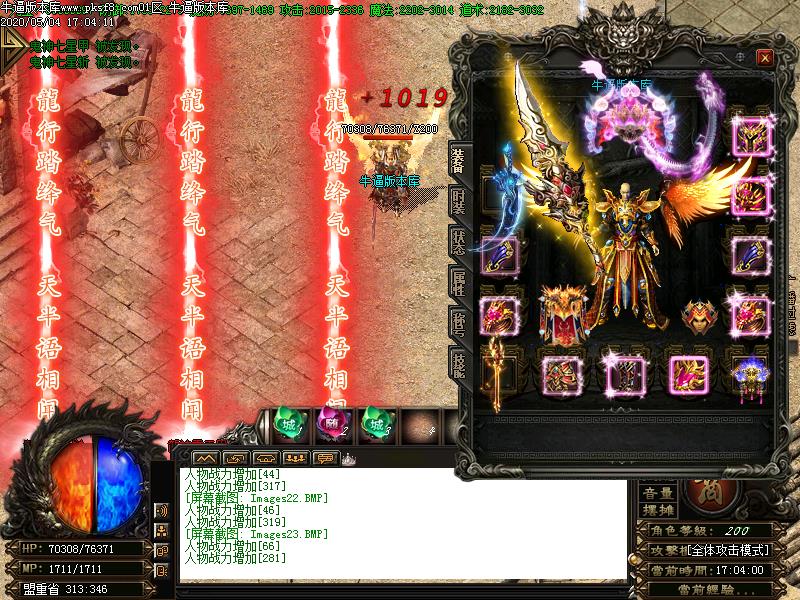800x600 pixels.
Task: Click the 音量 volume button
Action: pyautogui.click(x=657, y=493)
